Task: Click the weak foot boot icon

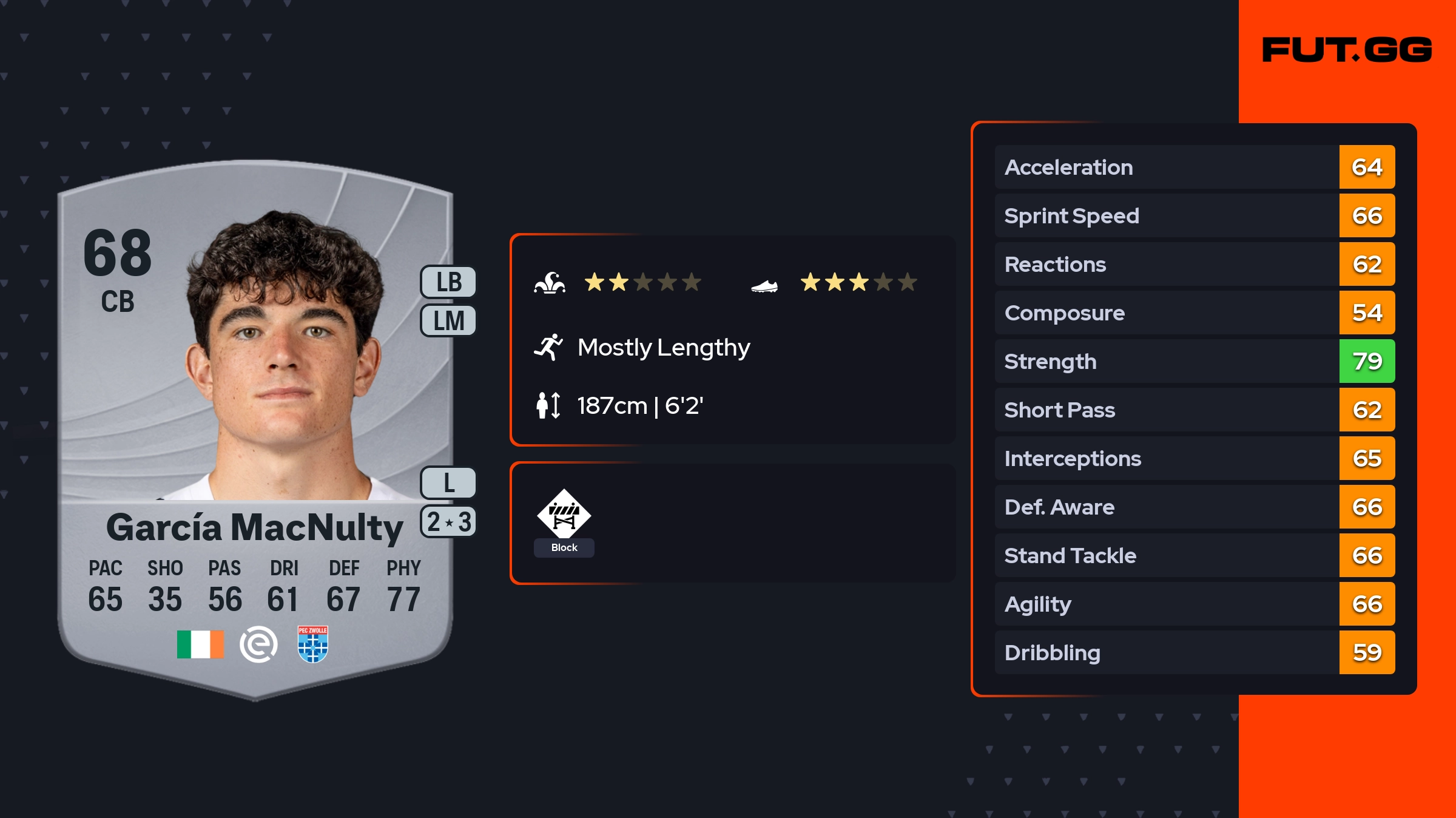Action: tap(764, 285)
